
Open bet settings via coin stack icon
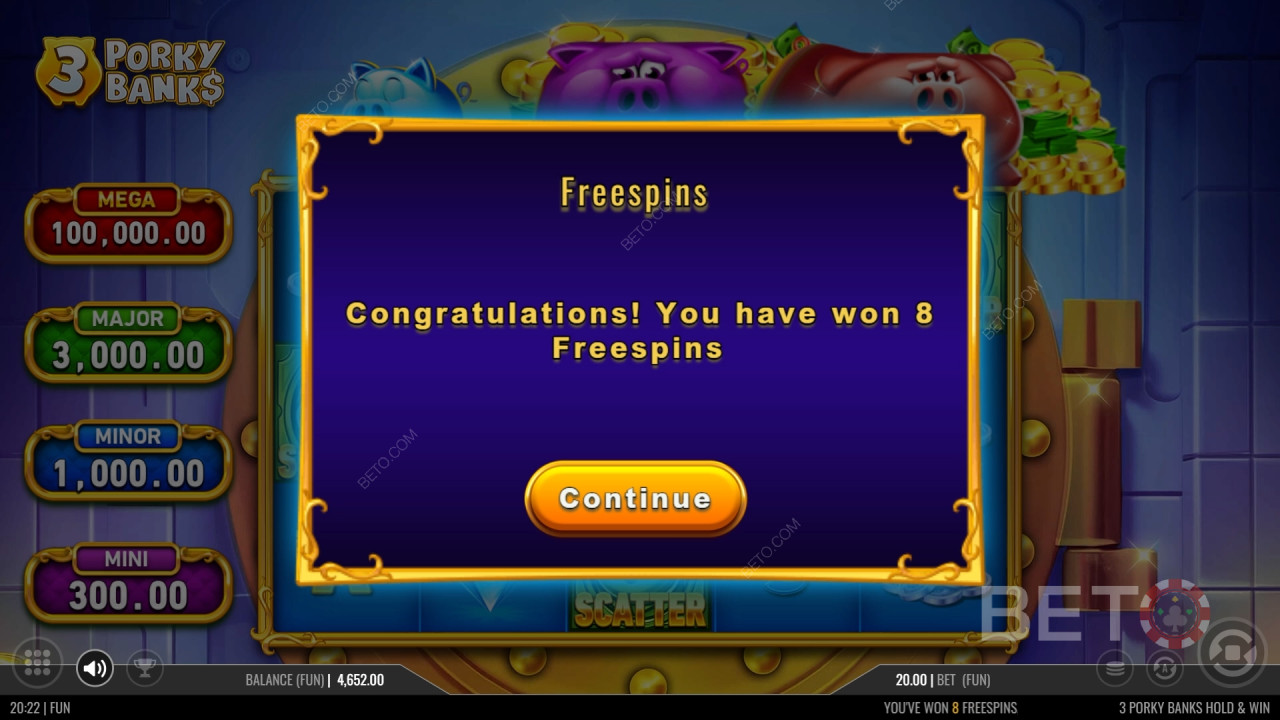pyautogui.click(x=1115, y=666)
